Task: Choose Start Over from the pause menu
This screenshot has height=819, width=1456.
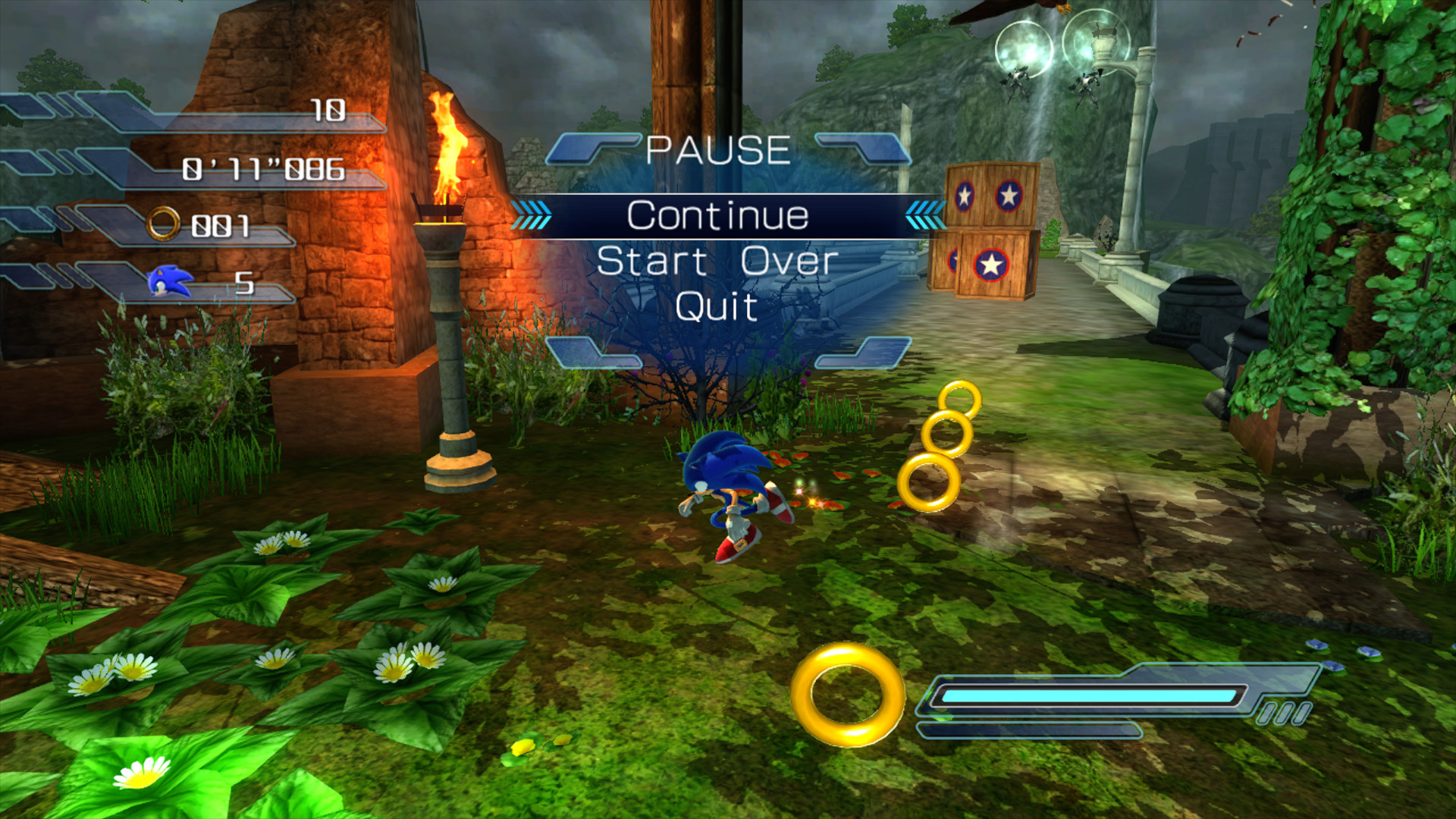Action: 717,262
